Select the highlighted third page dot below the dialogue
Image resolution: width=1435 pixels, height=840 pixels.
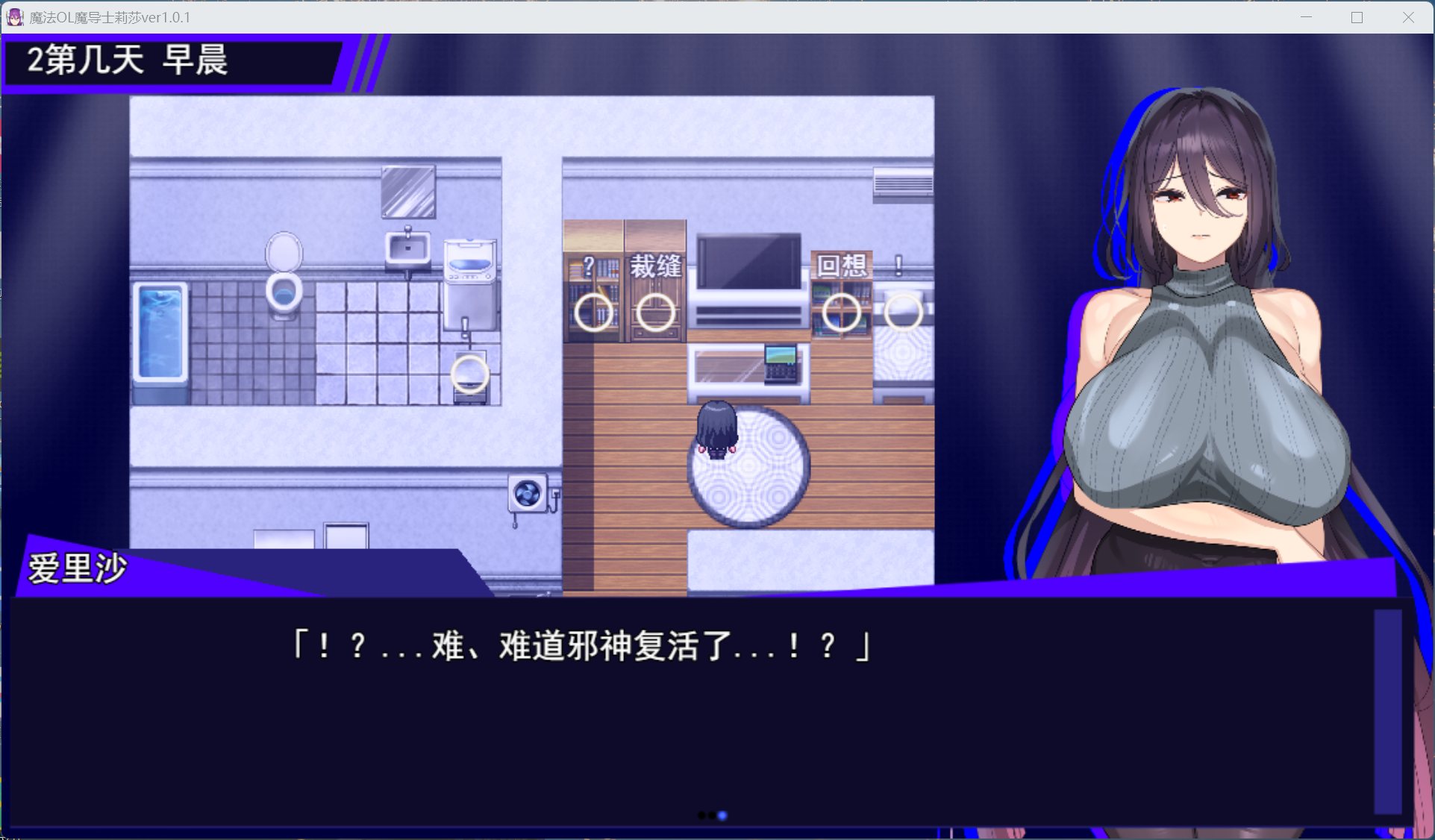pyautogui.click(x=722, y=815)
